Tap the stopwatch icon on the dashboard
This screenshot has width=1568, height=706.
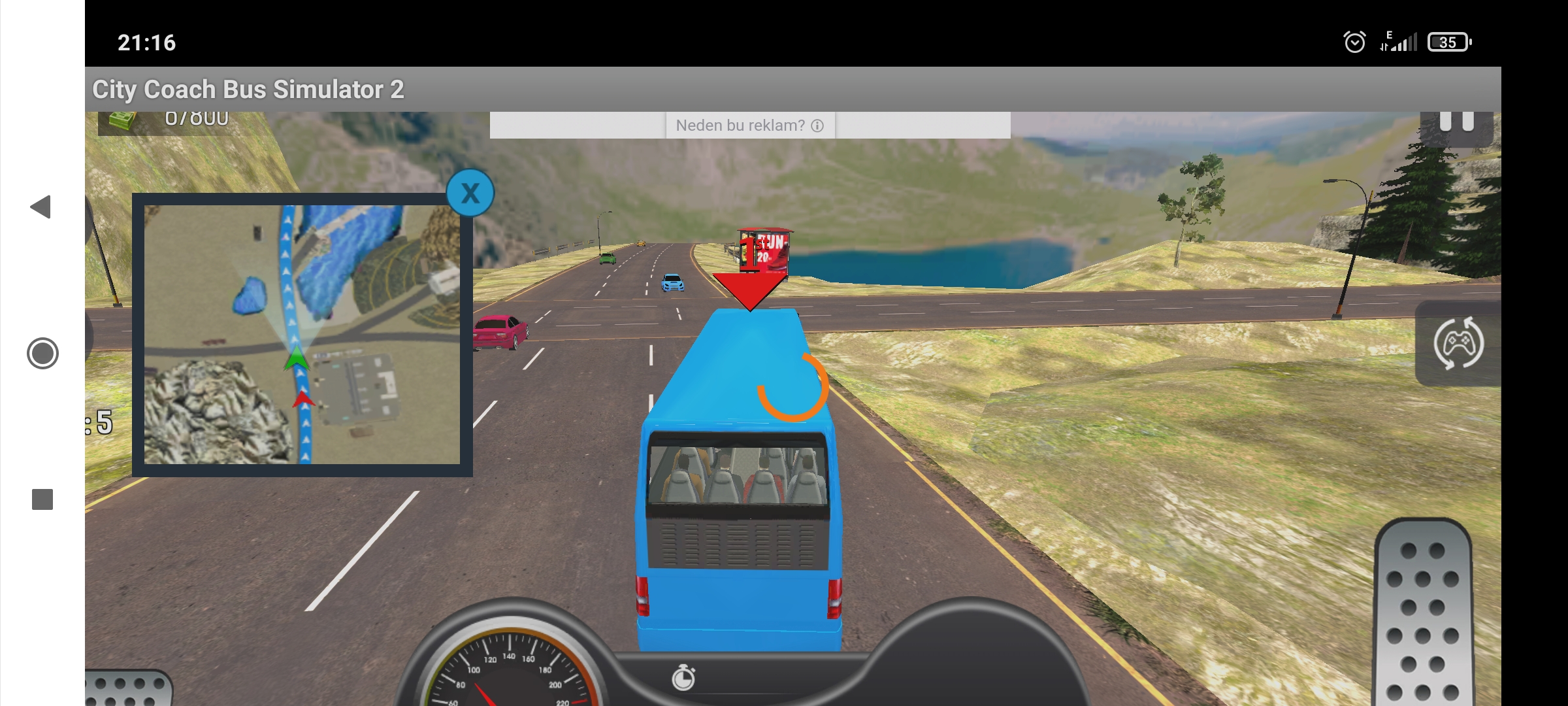point(683,678)
